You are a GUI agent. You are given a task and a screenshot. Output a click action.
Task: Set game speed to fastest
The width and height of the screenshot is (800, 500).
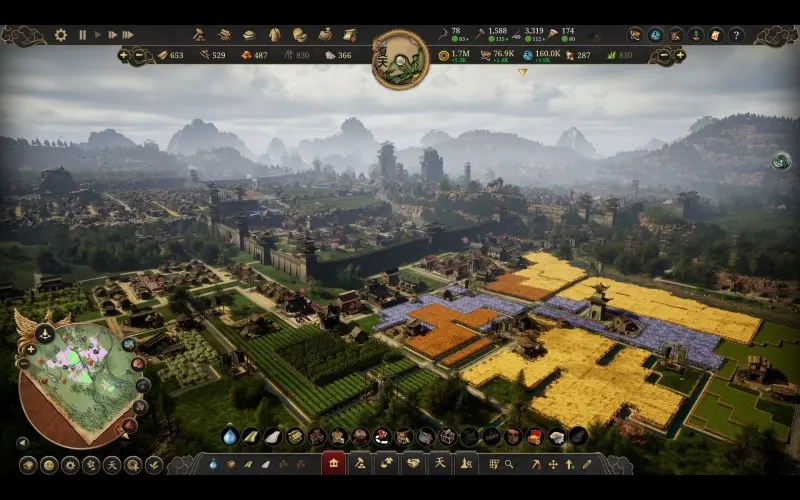(x=127, y=35)
